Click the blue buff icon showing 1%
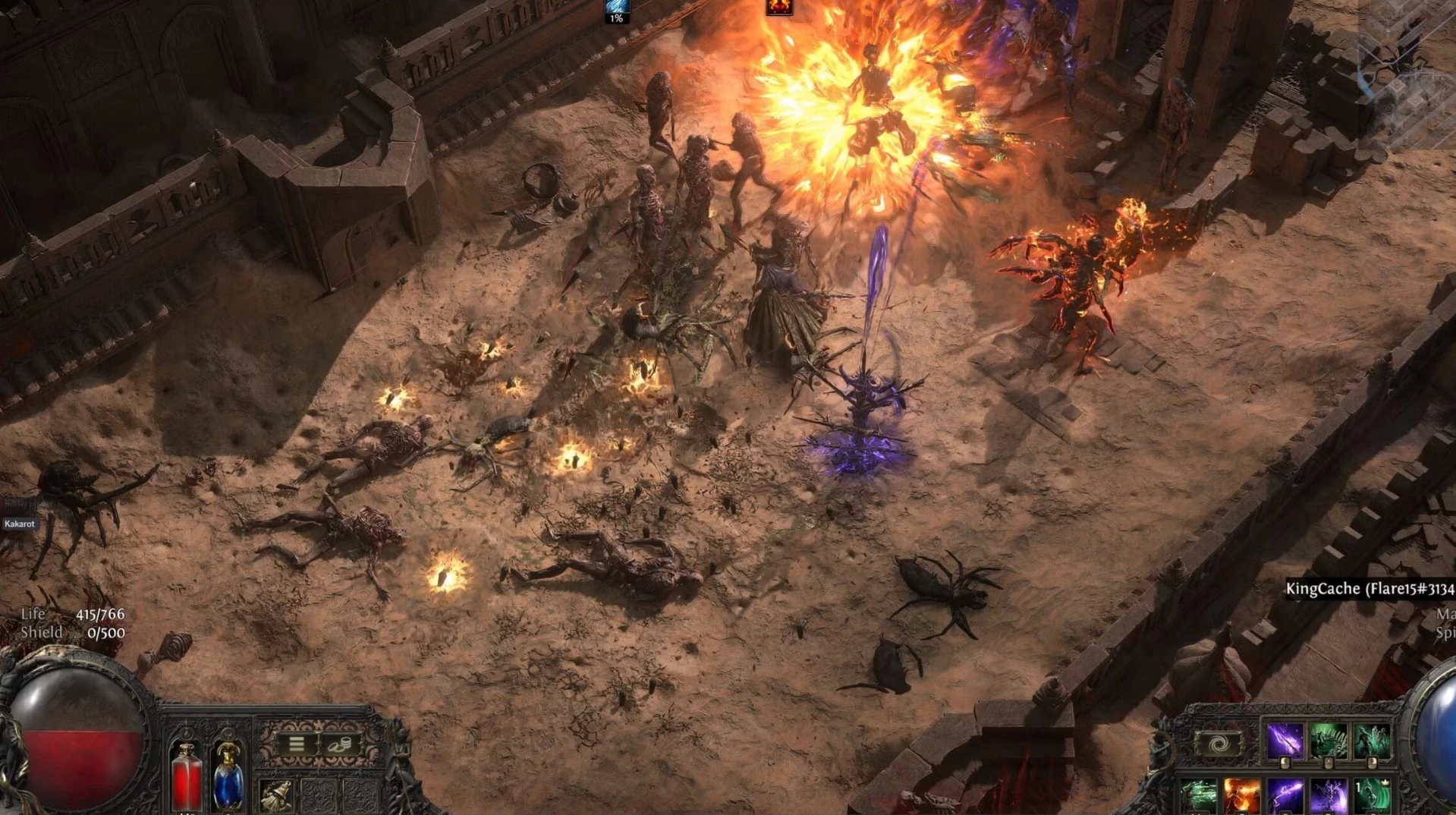The image size is (1456, 815). (616, 10)
